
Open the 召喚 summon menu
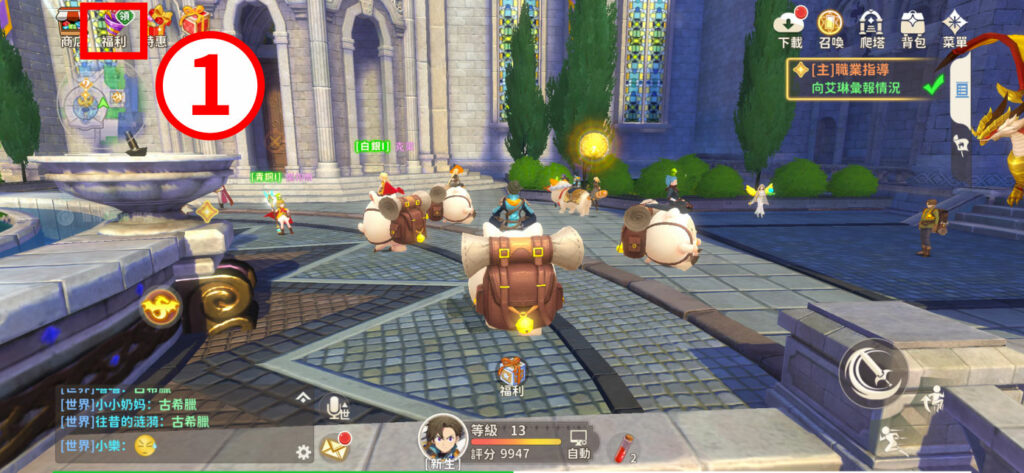[x=830, y=28]
